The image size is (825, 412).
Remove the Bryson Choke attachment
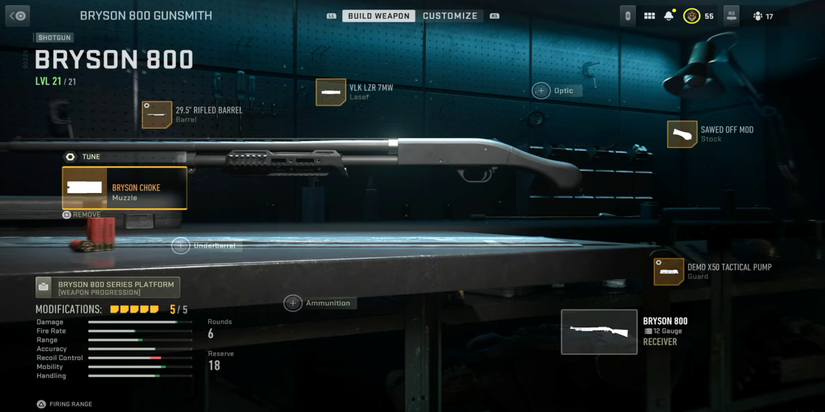pos(81,214)
